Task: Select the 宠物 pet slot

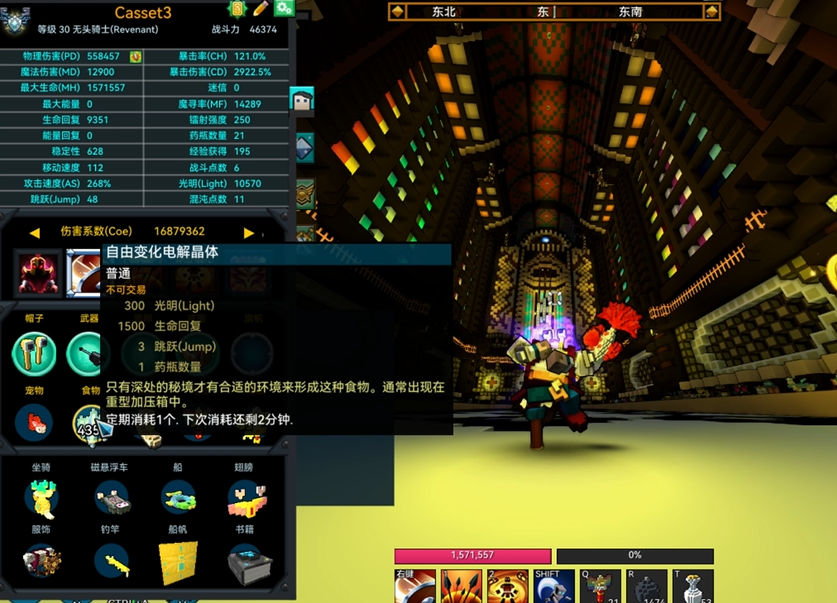Action: pyautogui.click(x=34, y=422)
